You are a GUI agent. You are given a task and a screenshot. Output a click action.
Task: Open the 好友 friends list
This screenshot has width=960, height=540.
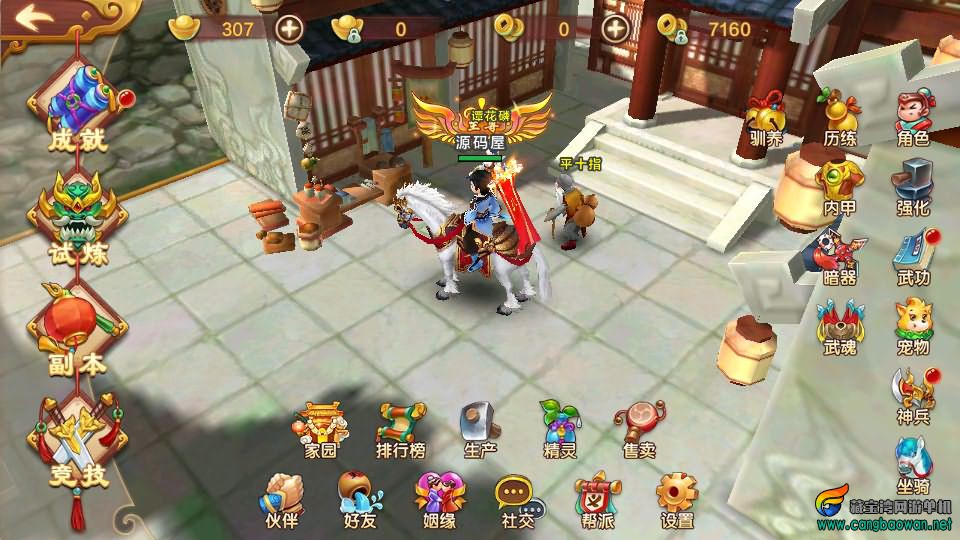(360, 498)
